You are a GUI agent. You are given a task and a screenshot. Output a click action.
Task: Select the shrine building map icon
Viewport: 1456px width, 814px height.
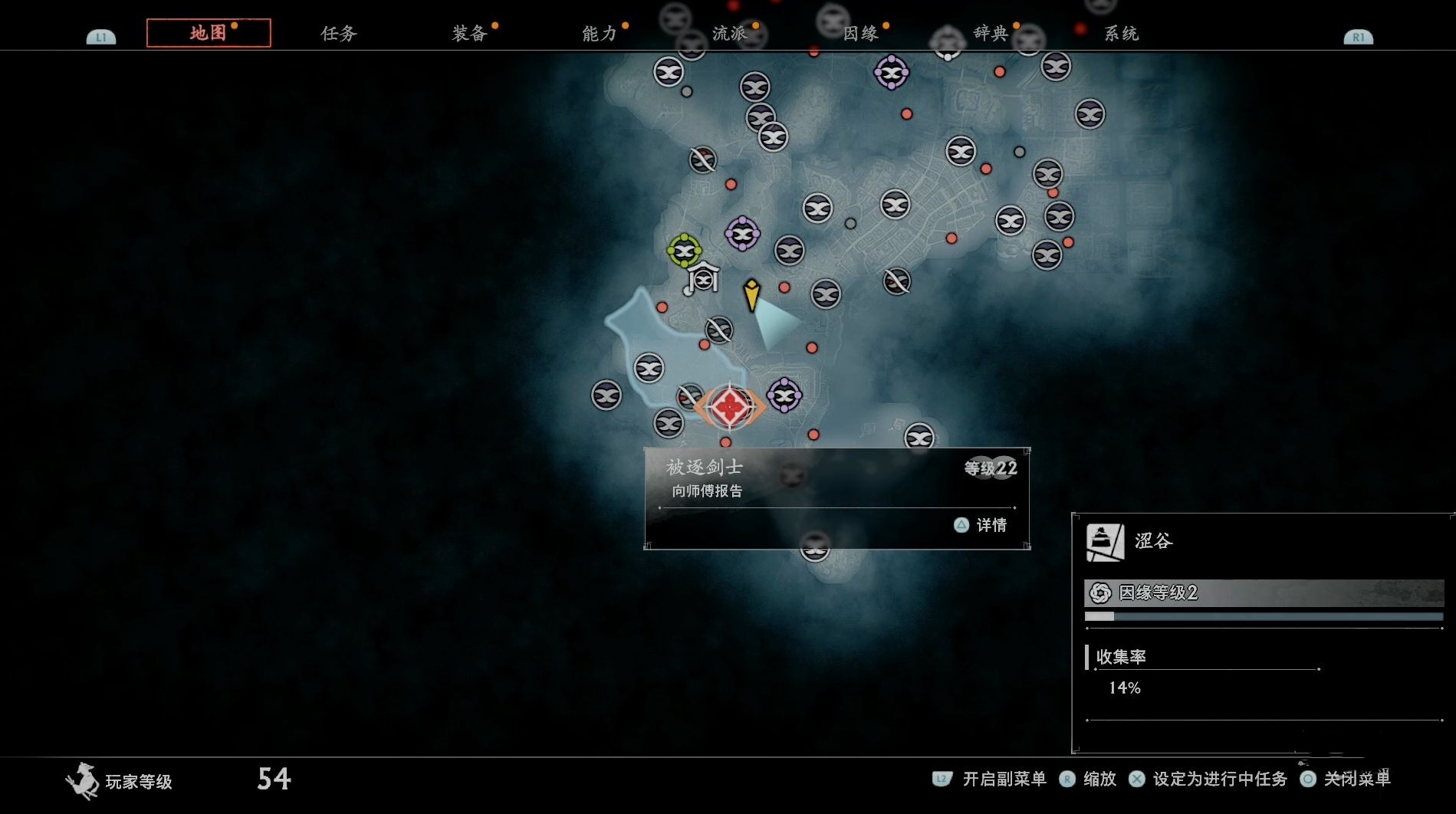(x=703, y=278)
